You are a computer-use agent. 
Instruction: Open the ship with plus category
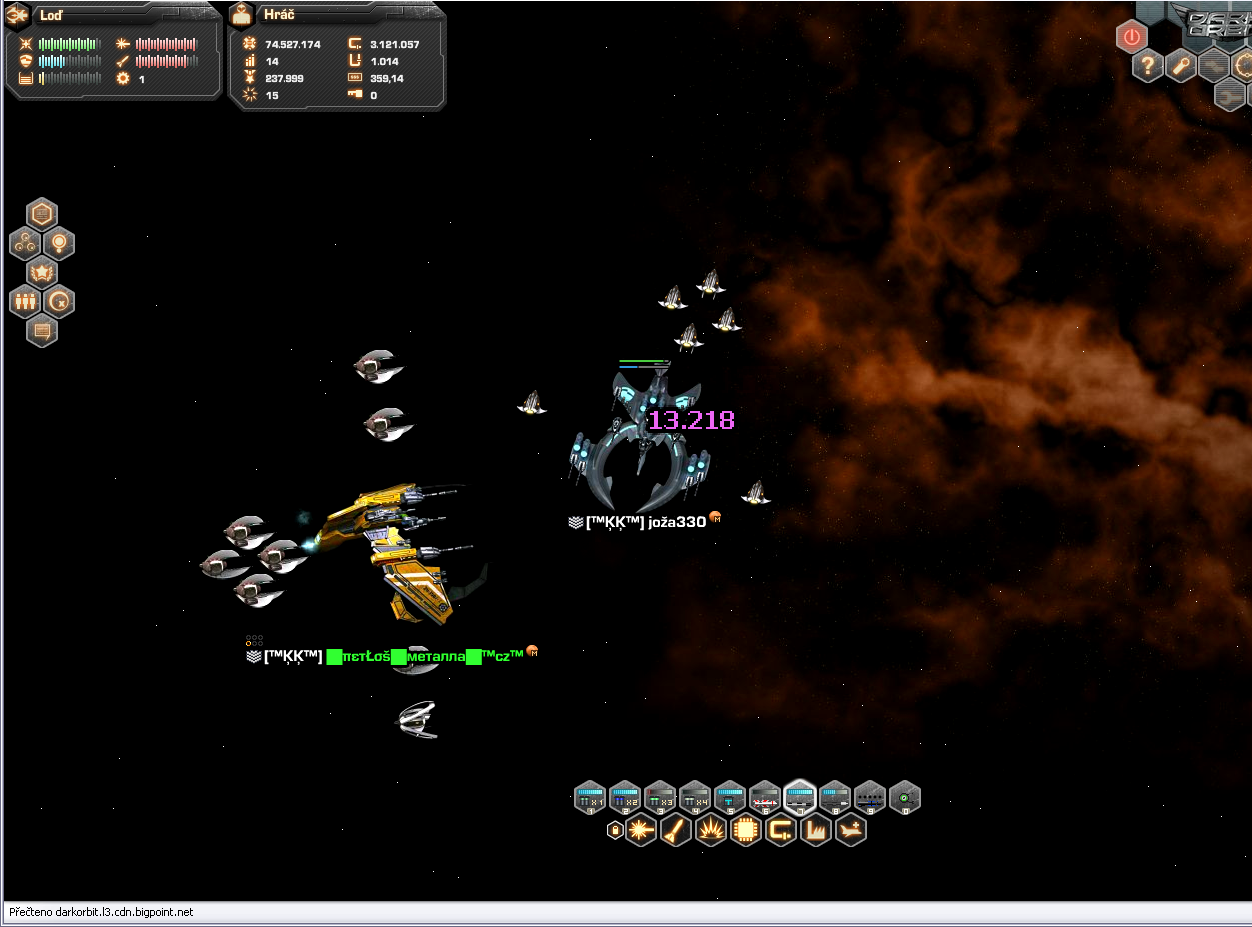point(851,830)
